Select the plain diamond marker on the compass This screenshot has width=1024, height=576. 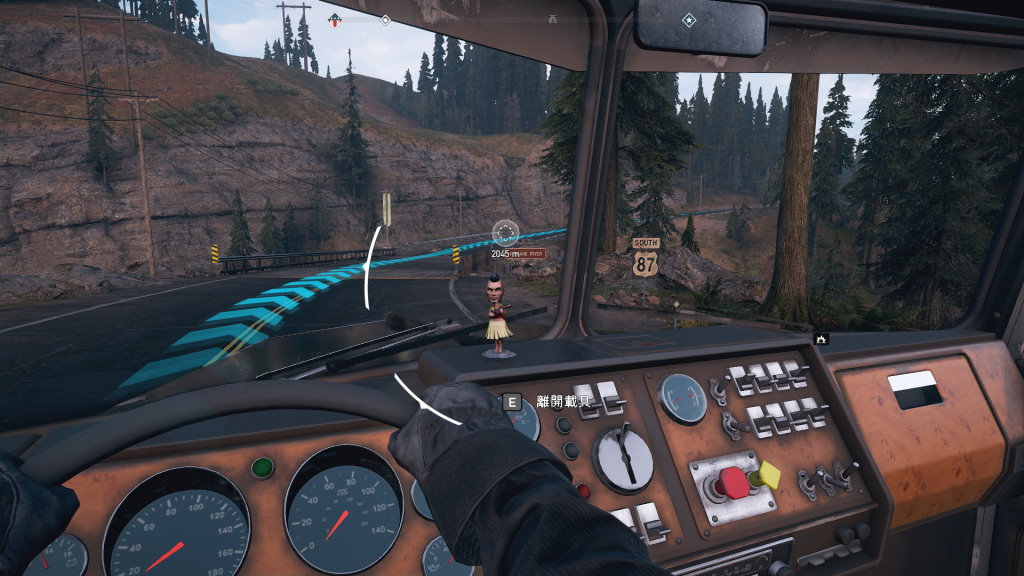tap(385, 19)
